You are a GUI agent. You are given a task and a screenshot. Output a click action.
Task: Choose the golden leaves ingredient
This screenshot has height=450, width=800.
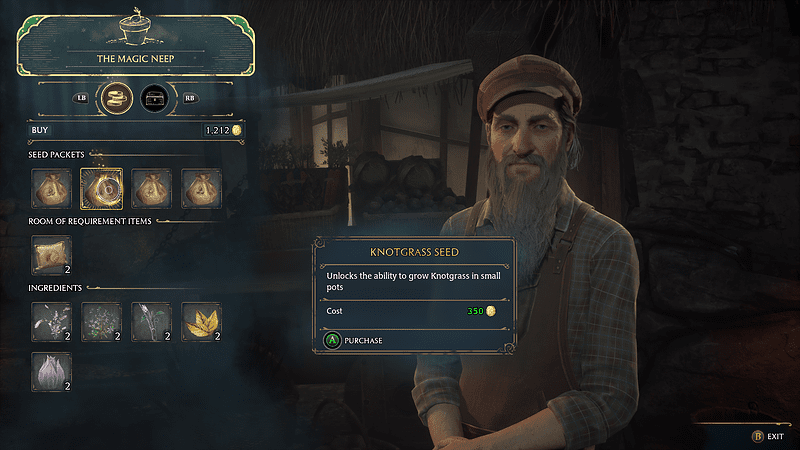pos(201,321)
